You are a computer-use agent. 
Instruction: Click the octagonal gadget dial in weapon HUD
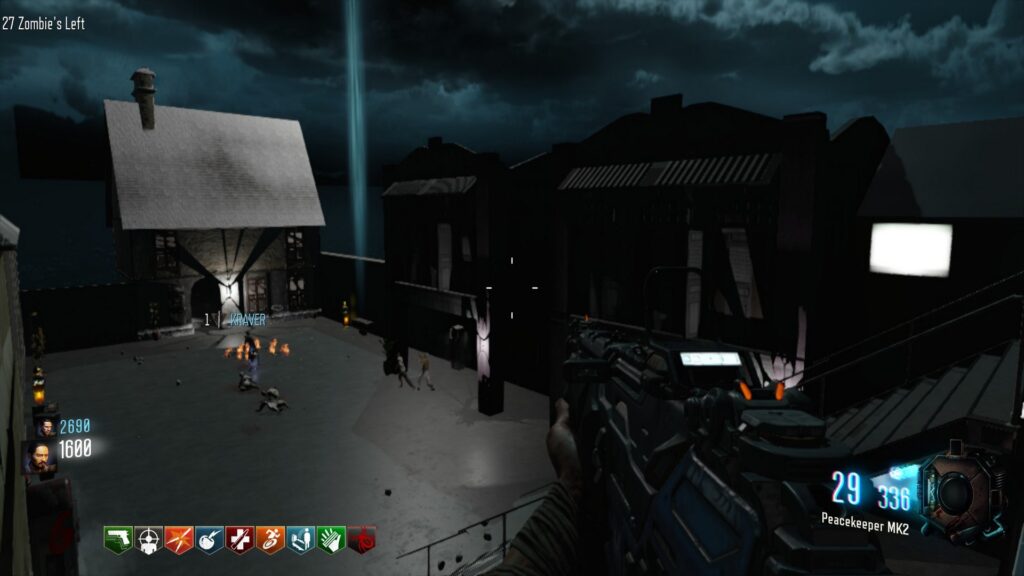(956, 492)
